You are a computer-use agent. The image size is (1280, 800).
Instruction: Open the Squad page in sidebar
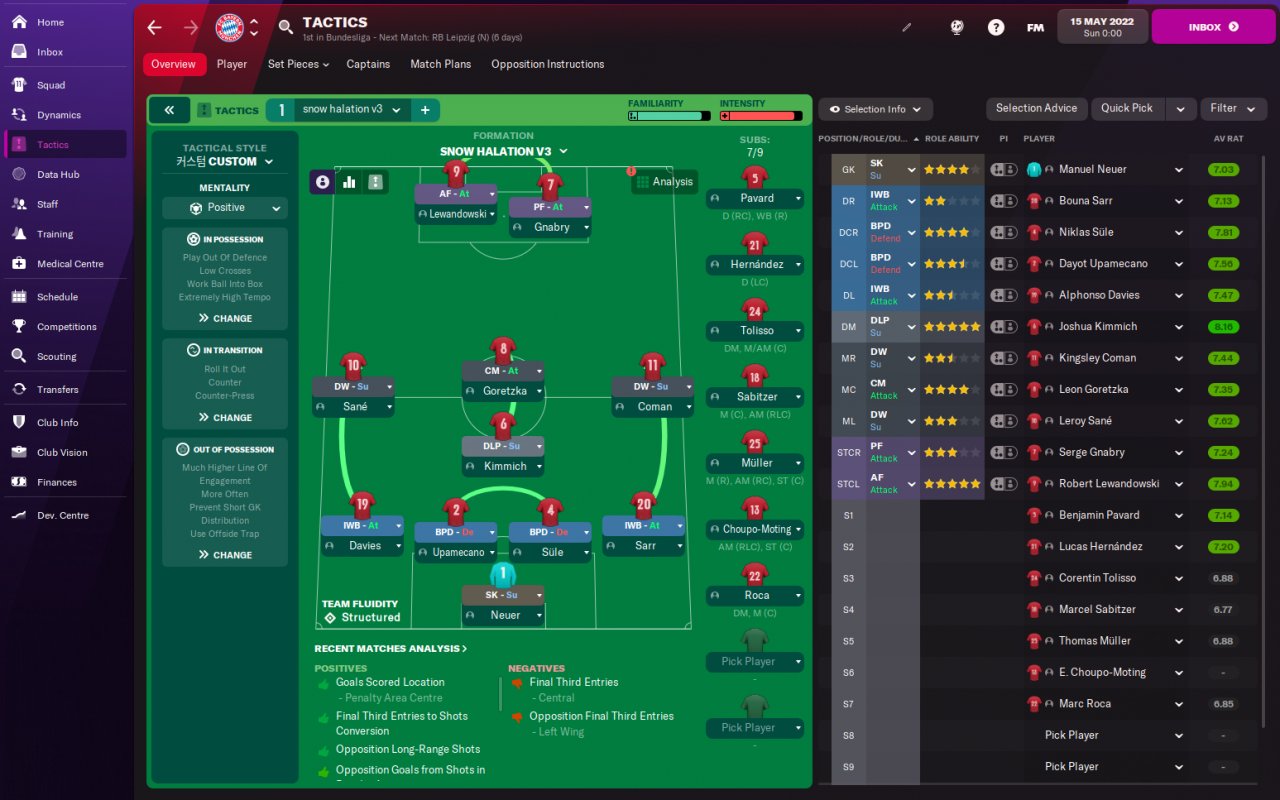pos(51,85)
